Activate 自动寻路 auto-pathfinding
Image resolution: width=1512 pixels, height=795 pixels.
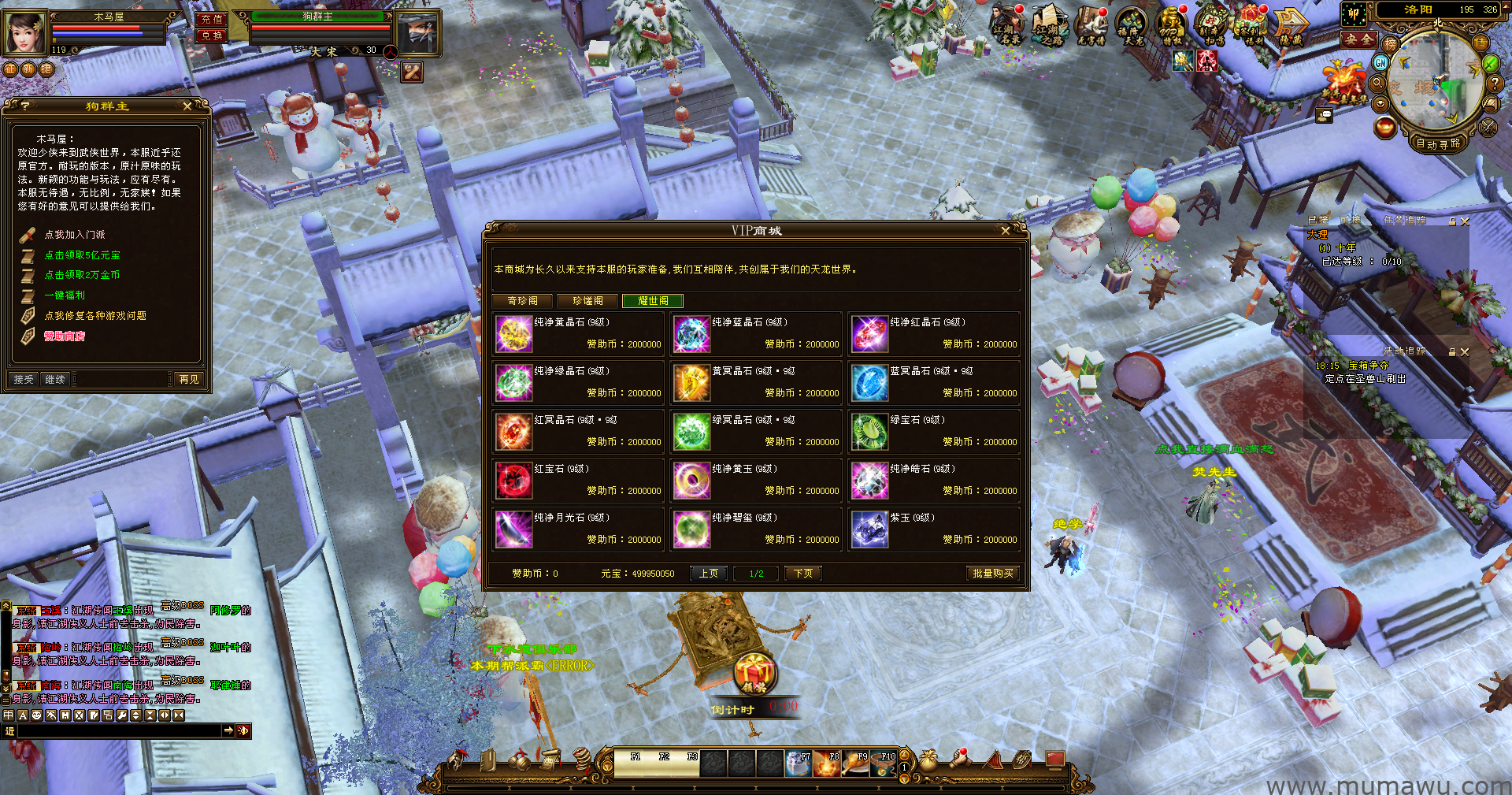point(1438,143)
